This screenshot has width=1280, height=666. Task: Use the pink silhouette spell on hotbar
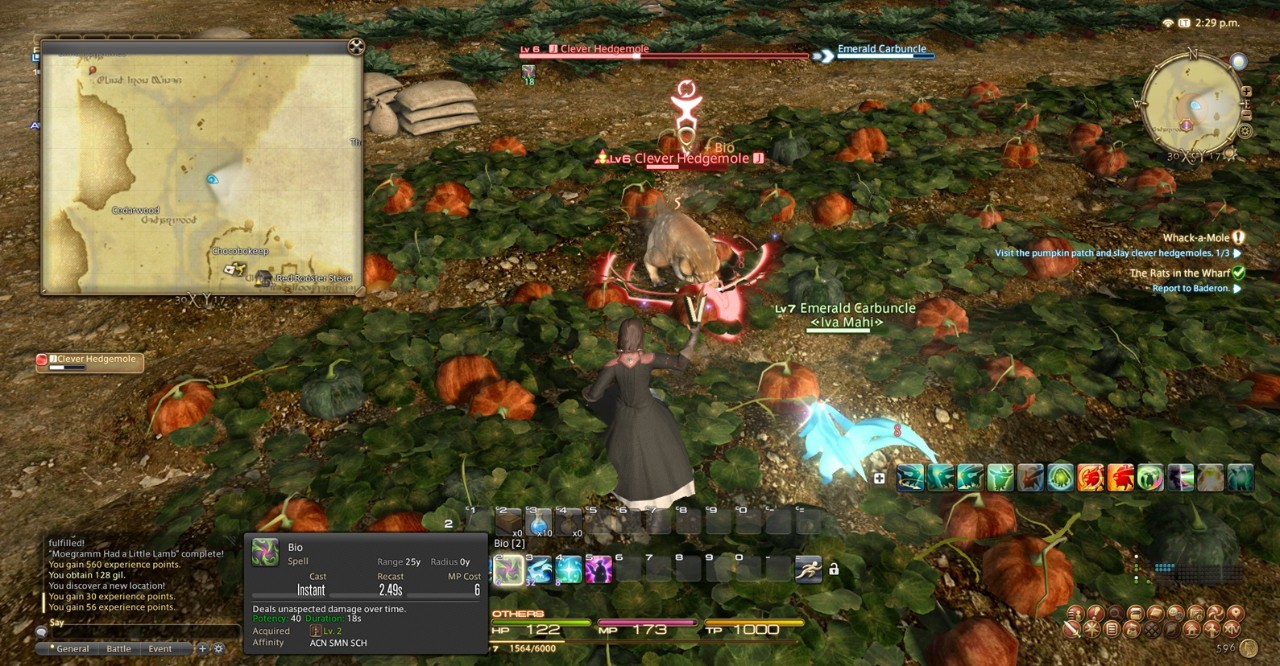599,570
